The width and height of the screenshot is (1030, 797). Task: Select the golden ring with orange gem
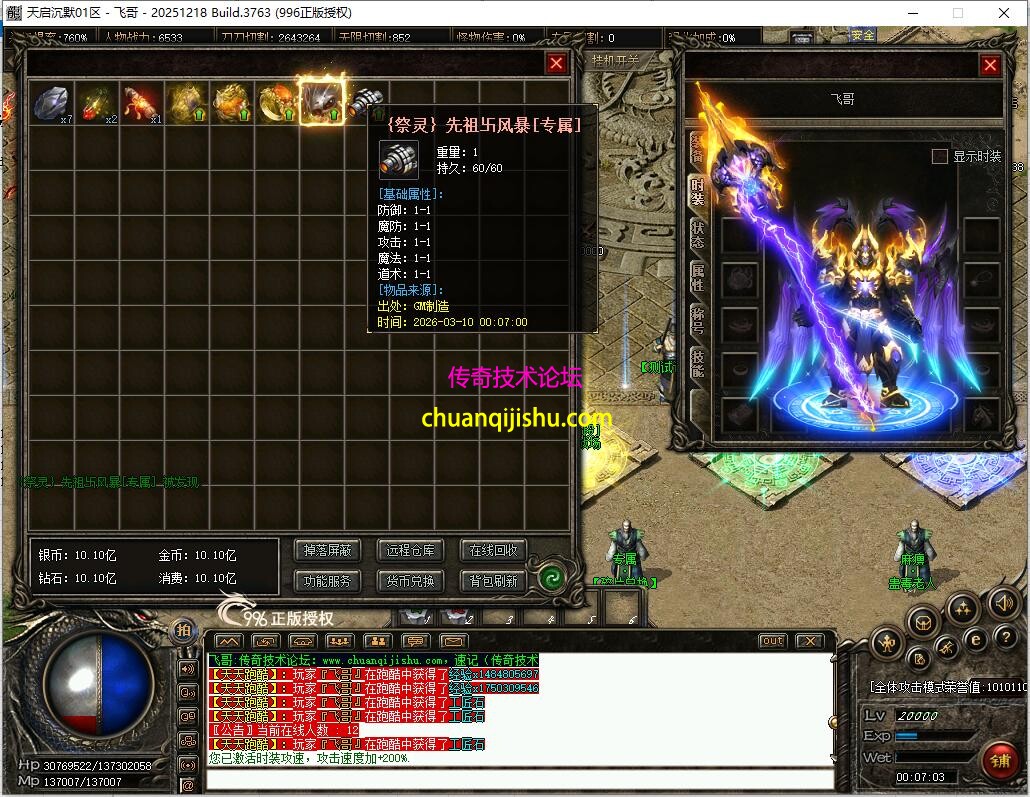pyautogui.click(x=276, y=102)
